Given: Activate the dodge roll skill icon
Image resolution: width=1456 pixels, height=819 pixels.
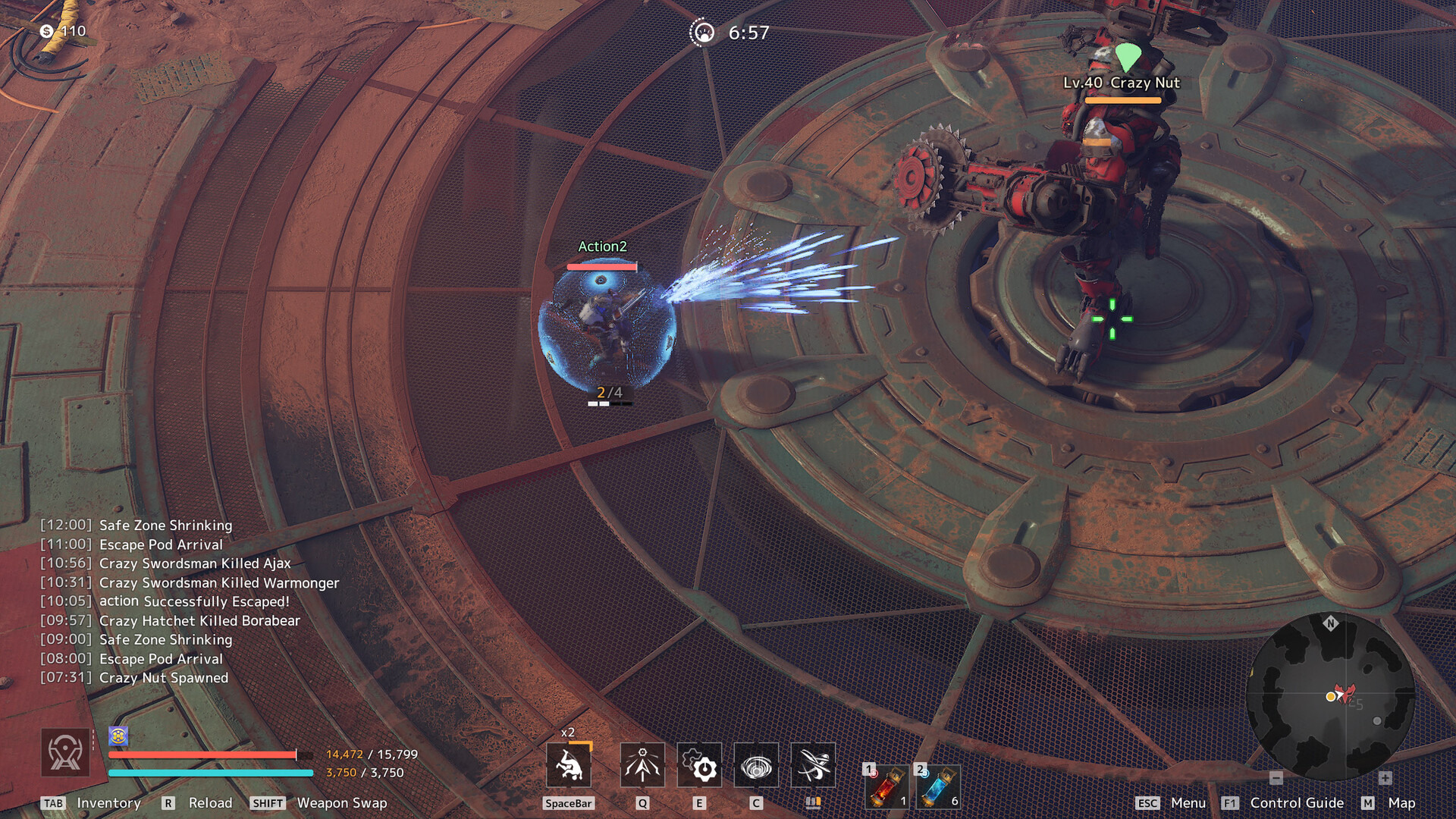Looking at the screenshot, I should (x=569, y=766).
